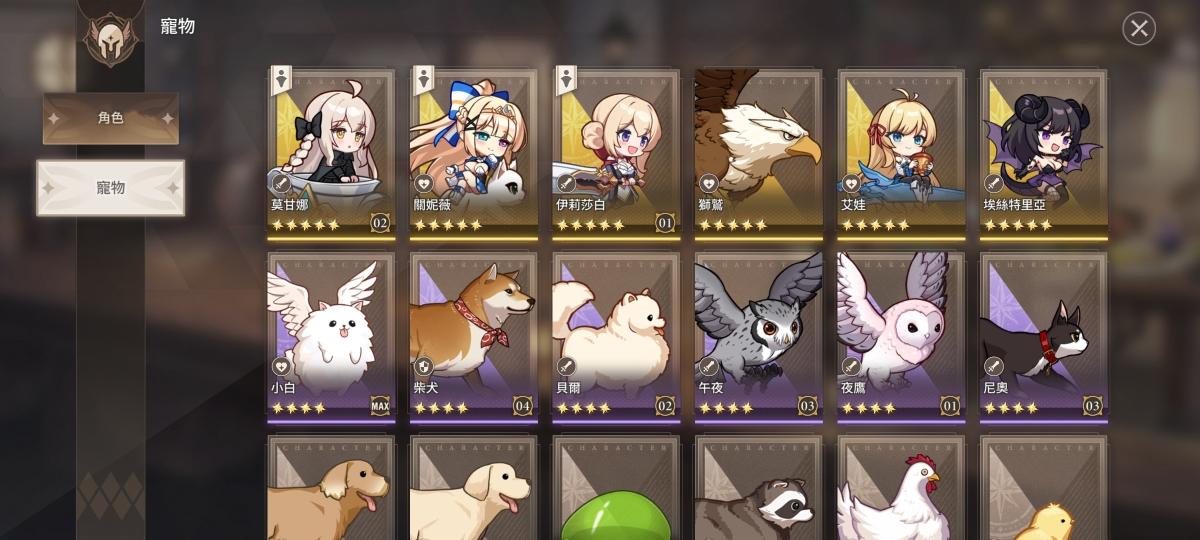Open the 柴犬 pet card
Viewport: 1200px width, 540px height.
(x=473, y=335)
